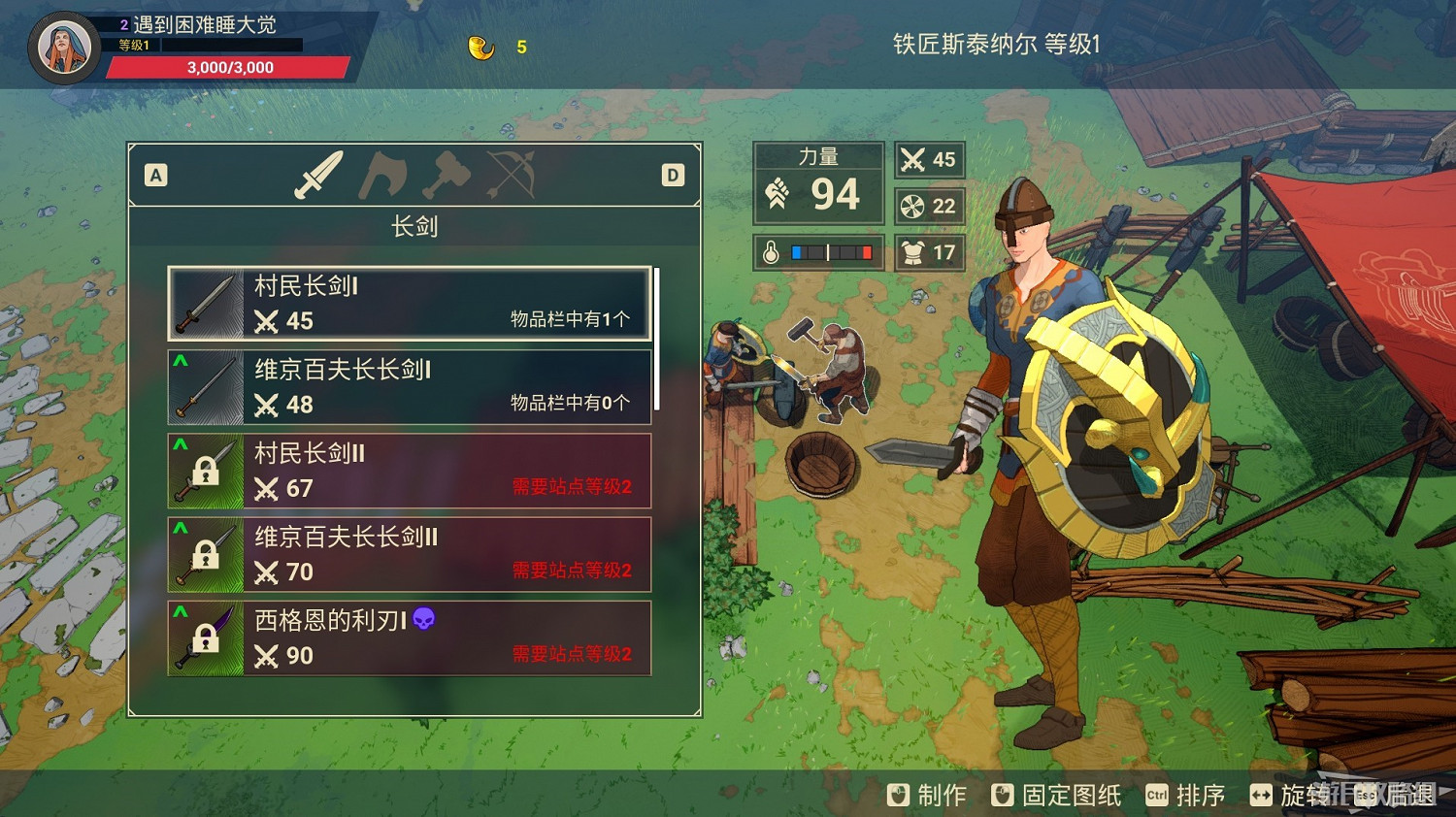Click the lock icon on 村民长剑II
Viewport: 1456px width, 817px height.
click(206, 472)
